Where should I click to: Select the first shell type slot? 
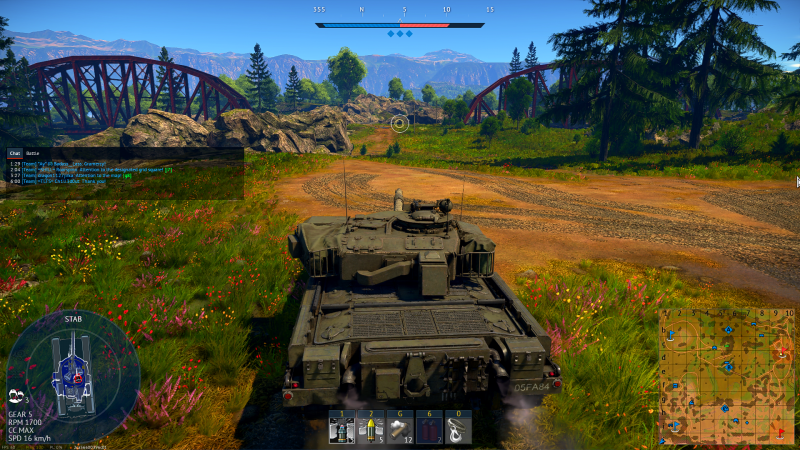(342, 429)
